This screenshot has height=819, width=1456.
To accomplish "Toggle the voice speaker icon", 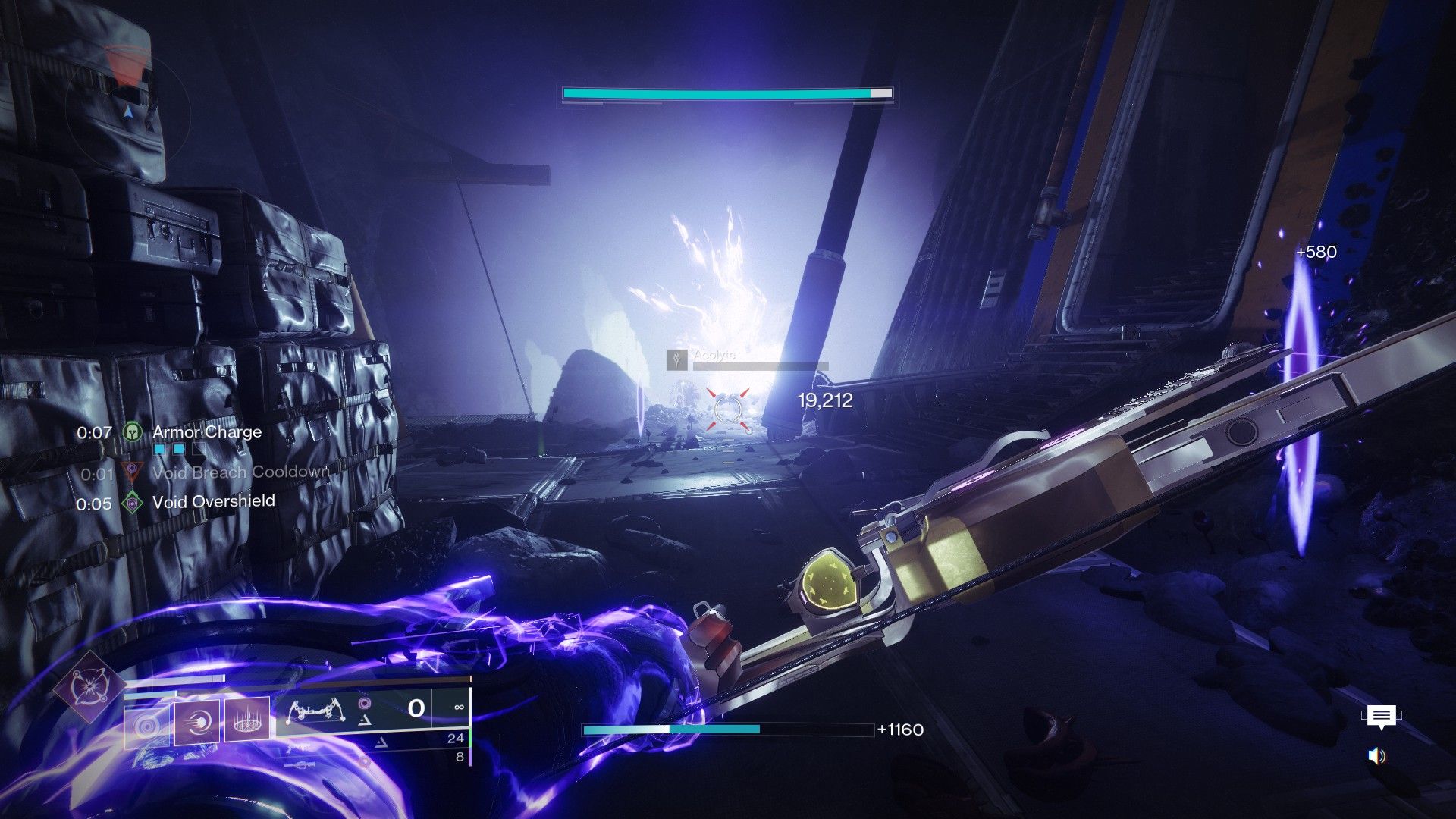I will 1377,756.
